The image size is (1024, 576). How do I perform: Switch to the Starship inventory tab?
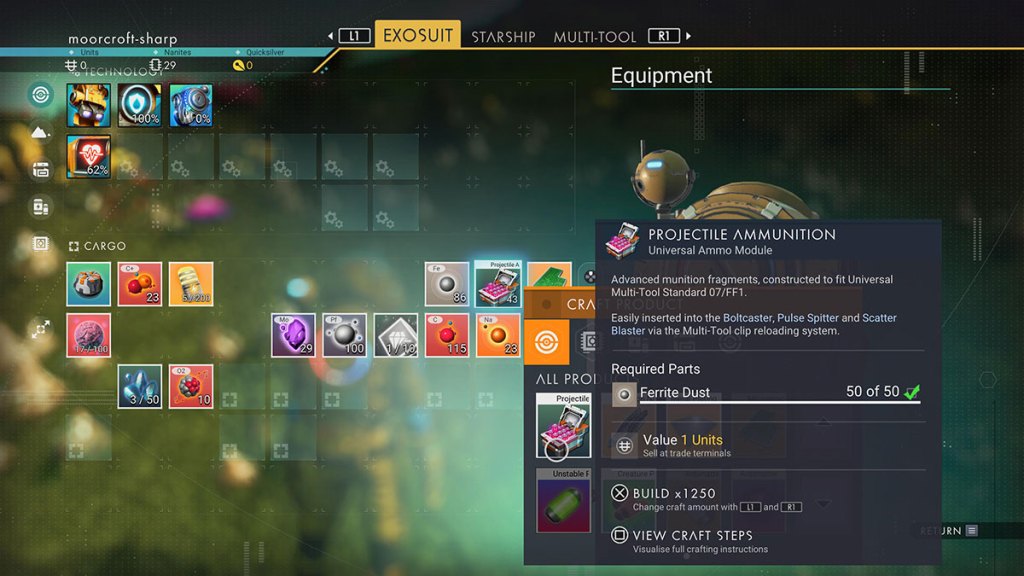503,37
